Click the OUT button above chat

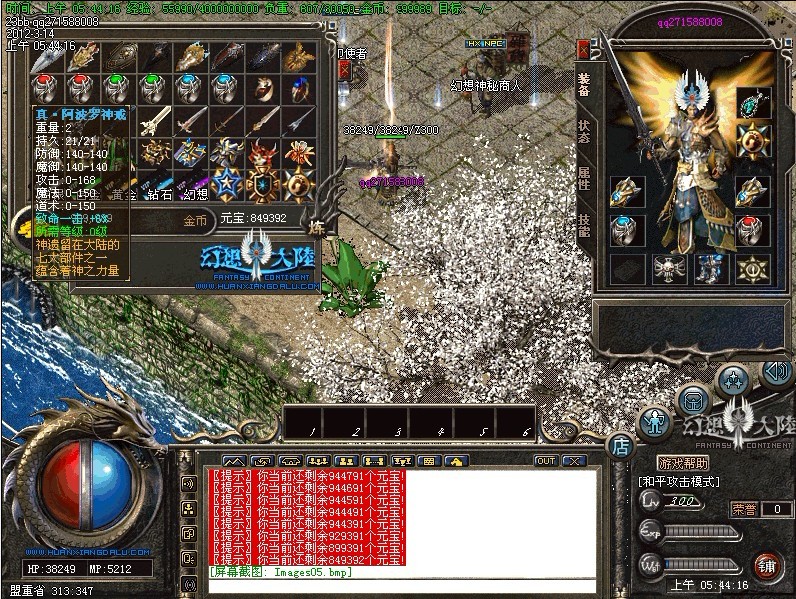pyautogui.click(x=546, y=461)
